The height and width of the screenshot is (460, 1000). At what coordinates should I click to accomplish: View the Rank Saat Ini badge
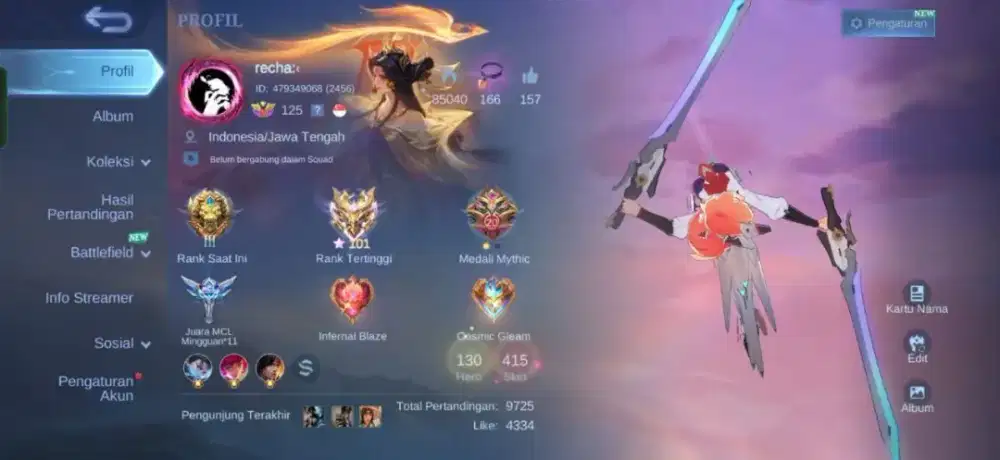pos(211,212)
